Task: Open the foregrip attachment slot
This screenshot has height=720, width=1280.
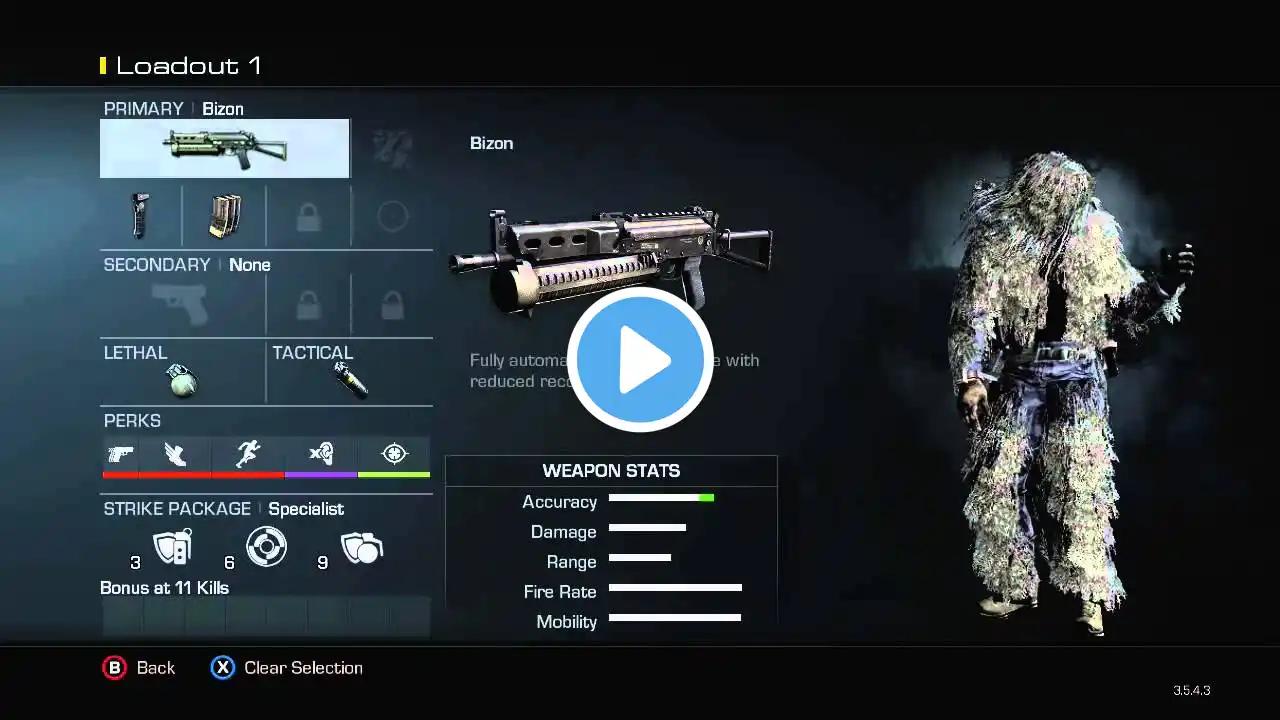Action: pyautogui.click(x=141, y=215)
